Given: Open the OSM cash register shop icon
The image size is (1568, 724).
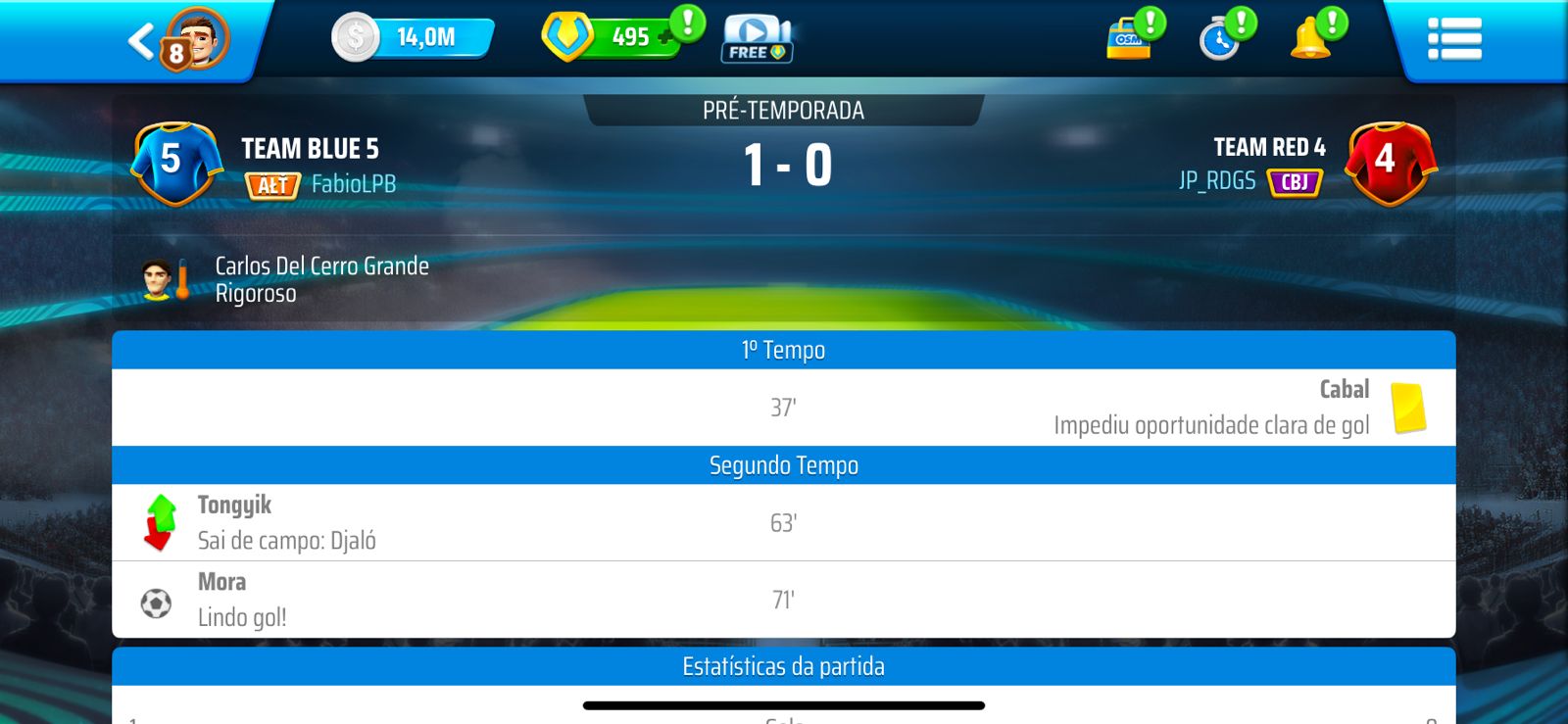Looking at the screenshot, I should [x=1129, y=39].
